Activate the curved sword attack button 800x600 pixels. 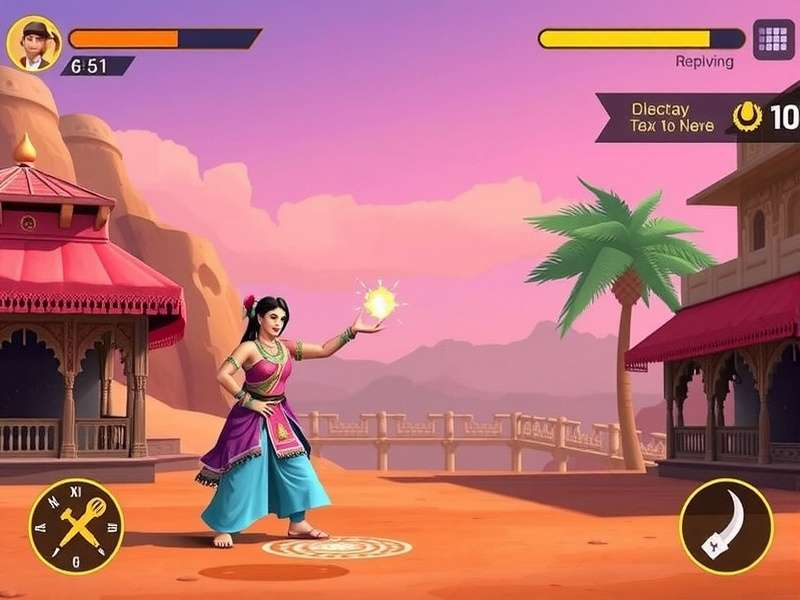click(726, 526)
